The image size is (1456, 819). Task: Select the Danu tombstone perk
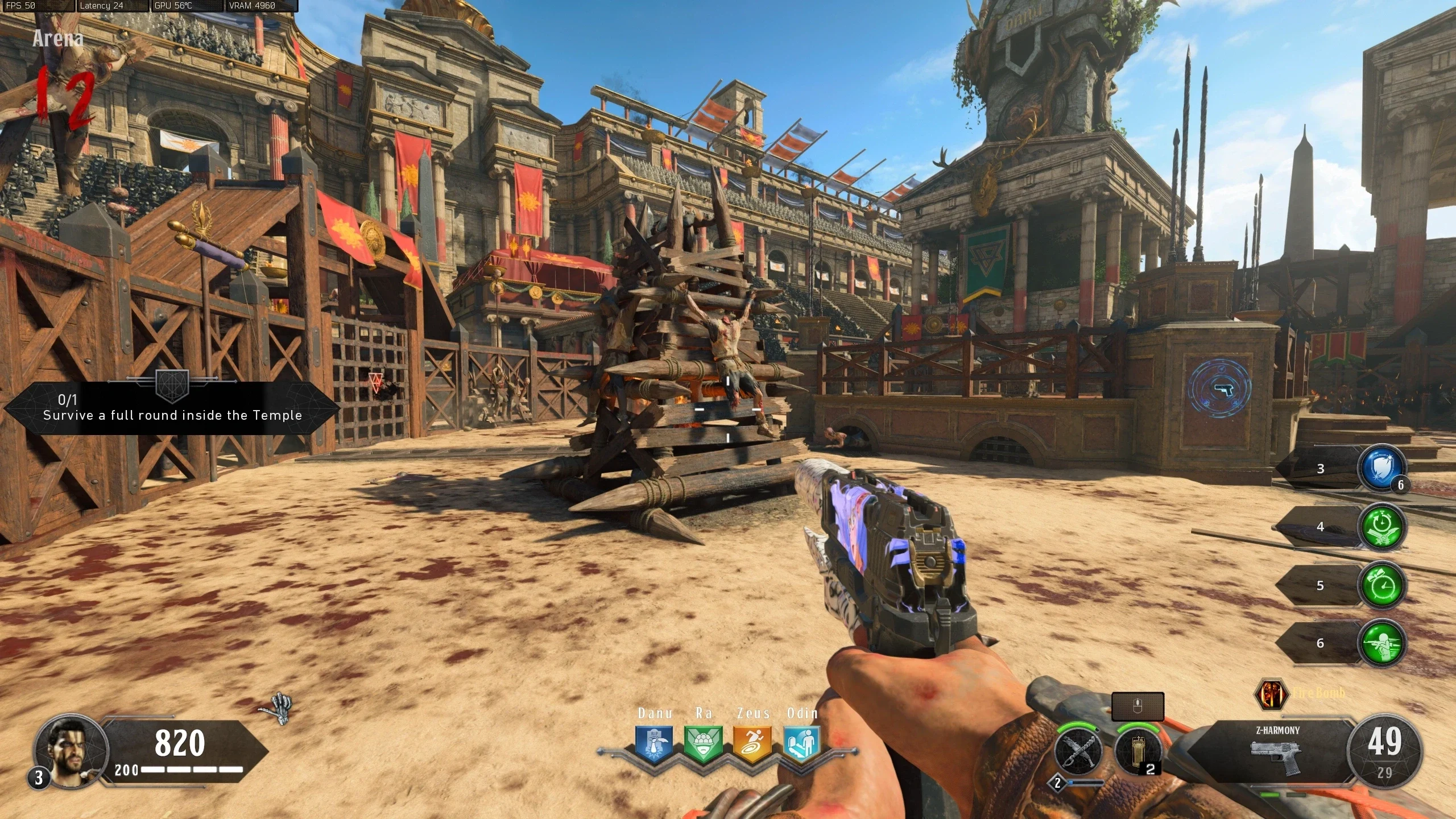[x=654, y=743]
